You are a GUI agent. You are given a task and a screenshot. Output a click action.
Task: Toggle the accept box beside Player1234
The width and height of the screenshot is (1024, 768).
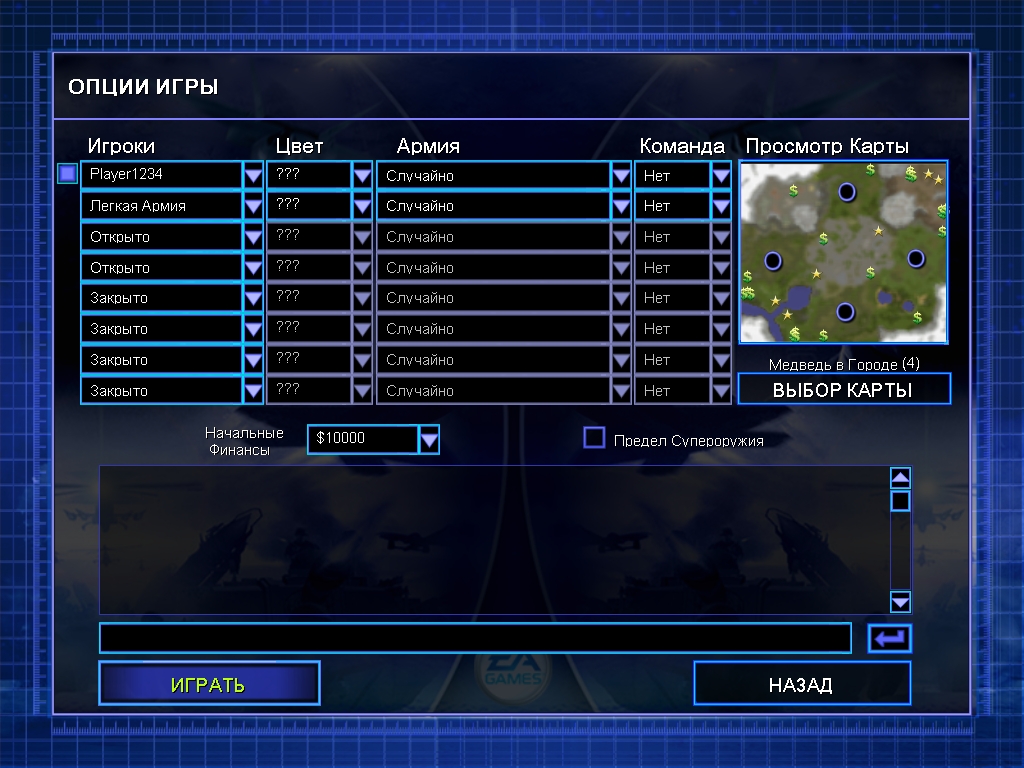pos(67,174)
